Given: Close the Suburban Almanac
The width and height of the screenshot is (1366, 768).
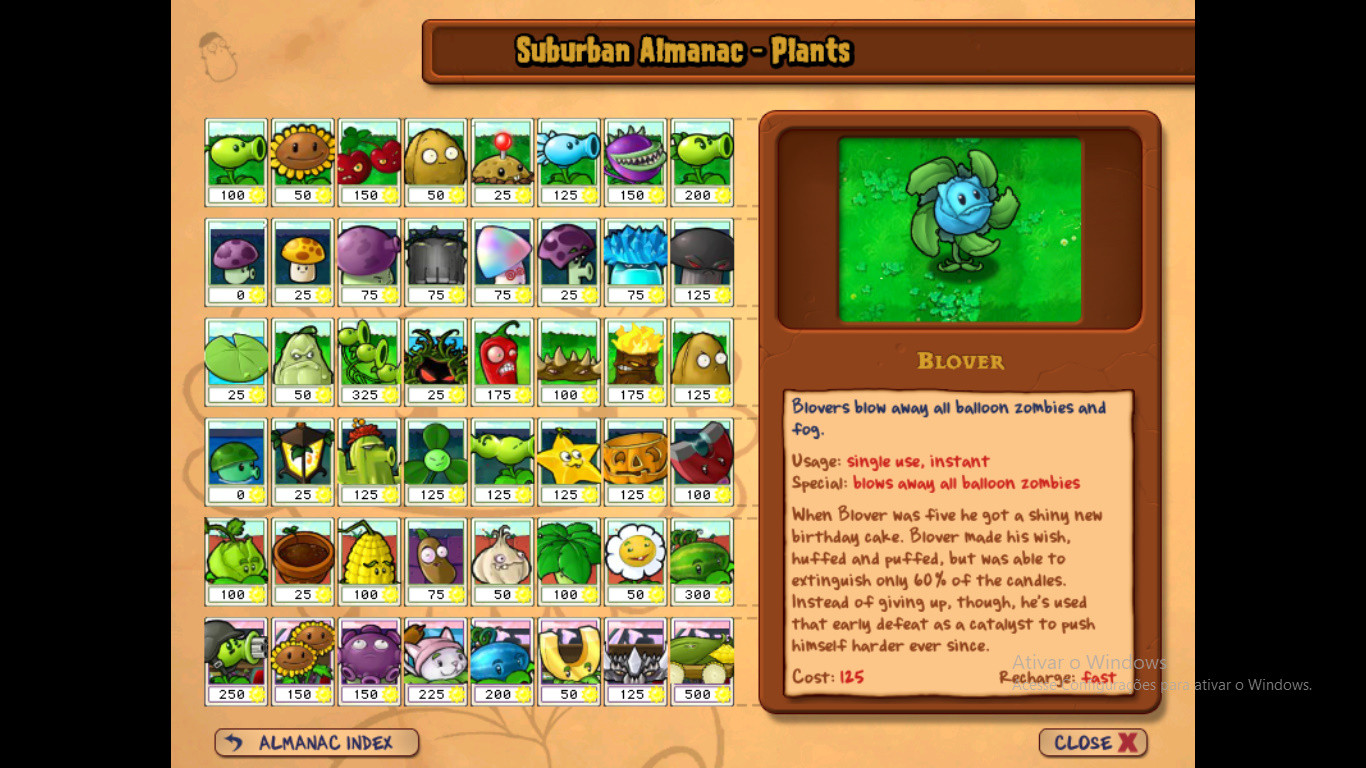Looking at the screenshot, I should 1093,742.
